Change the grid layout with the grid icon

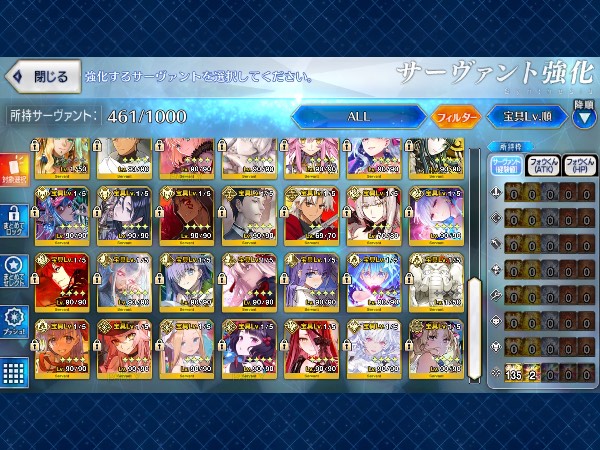click(14, 373)
